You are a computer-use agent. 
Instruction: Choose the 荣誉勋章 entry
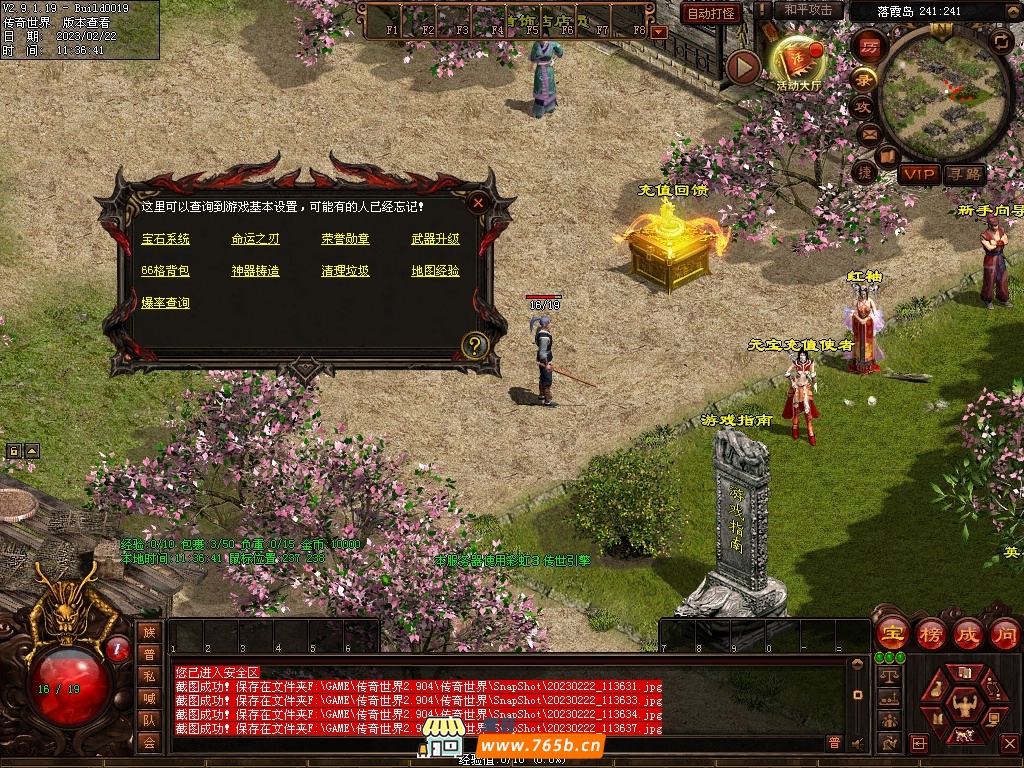click(345, 239)
